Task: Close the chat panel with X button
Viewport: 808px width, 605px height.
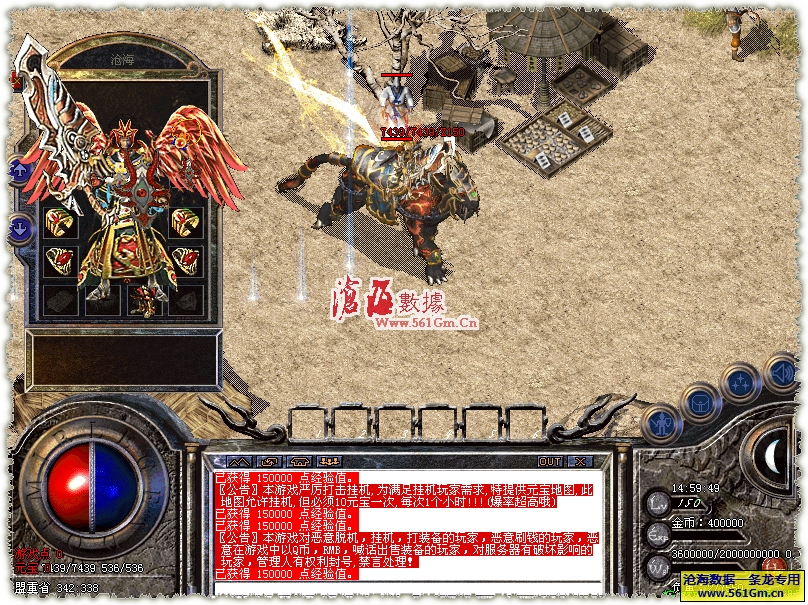Action: (x=581, y=462)
